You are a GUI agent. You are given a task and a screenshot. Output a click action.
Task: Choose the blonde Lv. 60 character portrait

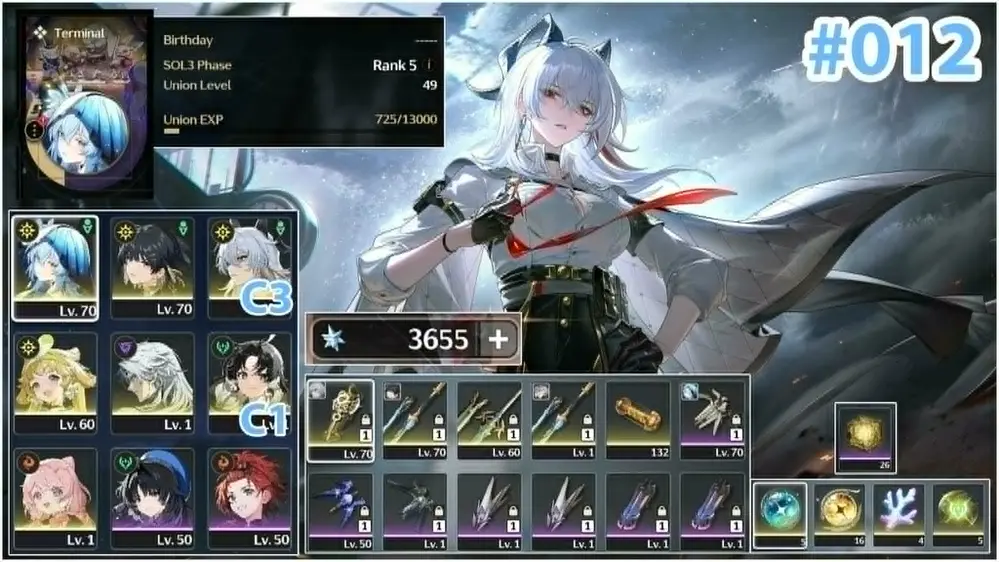[56, 380]
